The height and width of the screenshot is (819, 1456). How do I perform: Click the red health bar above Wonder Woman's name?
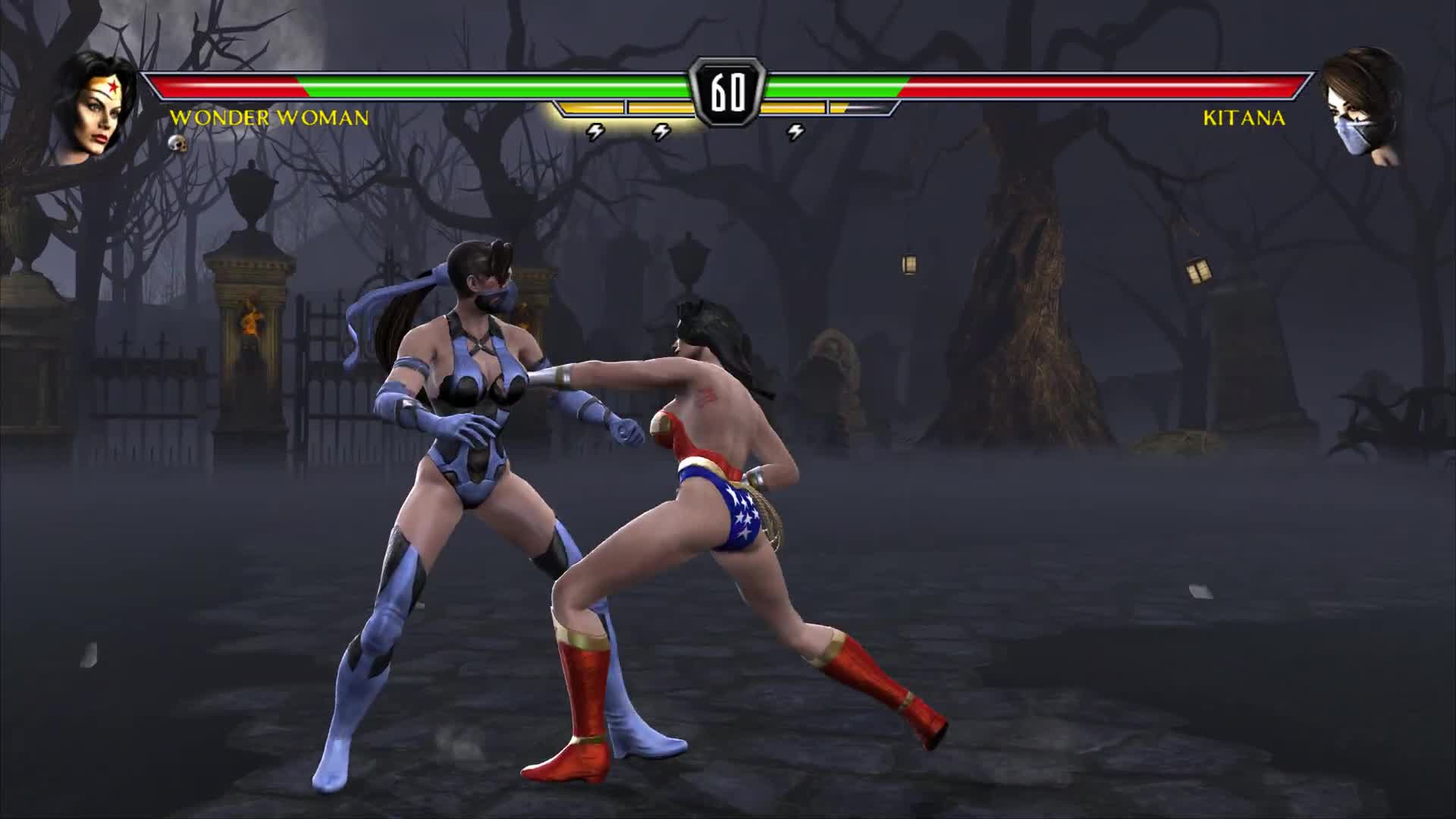coord(227,86)
